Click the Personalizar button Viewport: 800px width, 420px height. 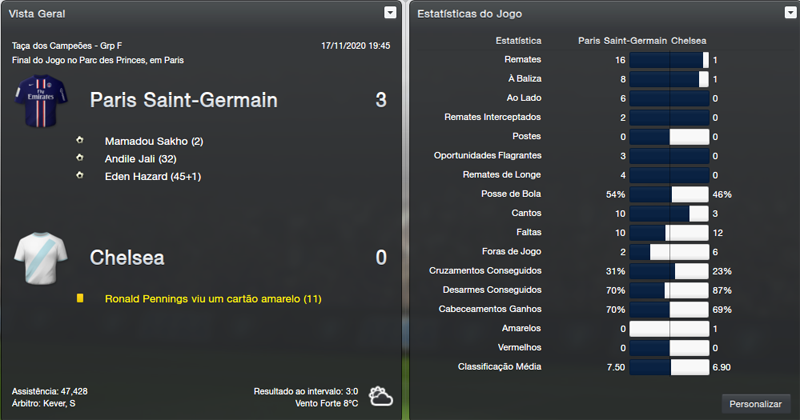tap(755, 403)
